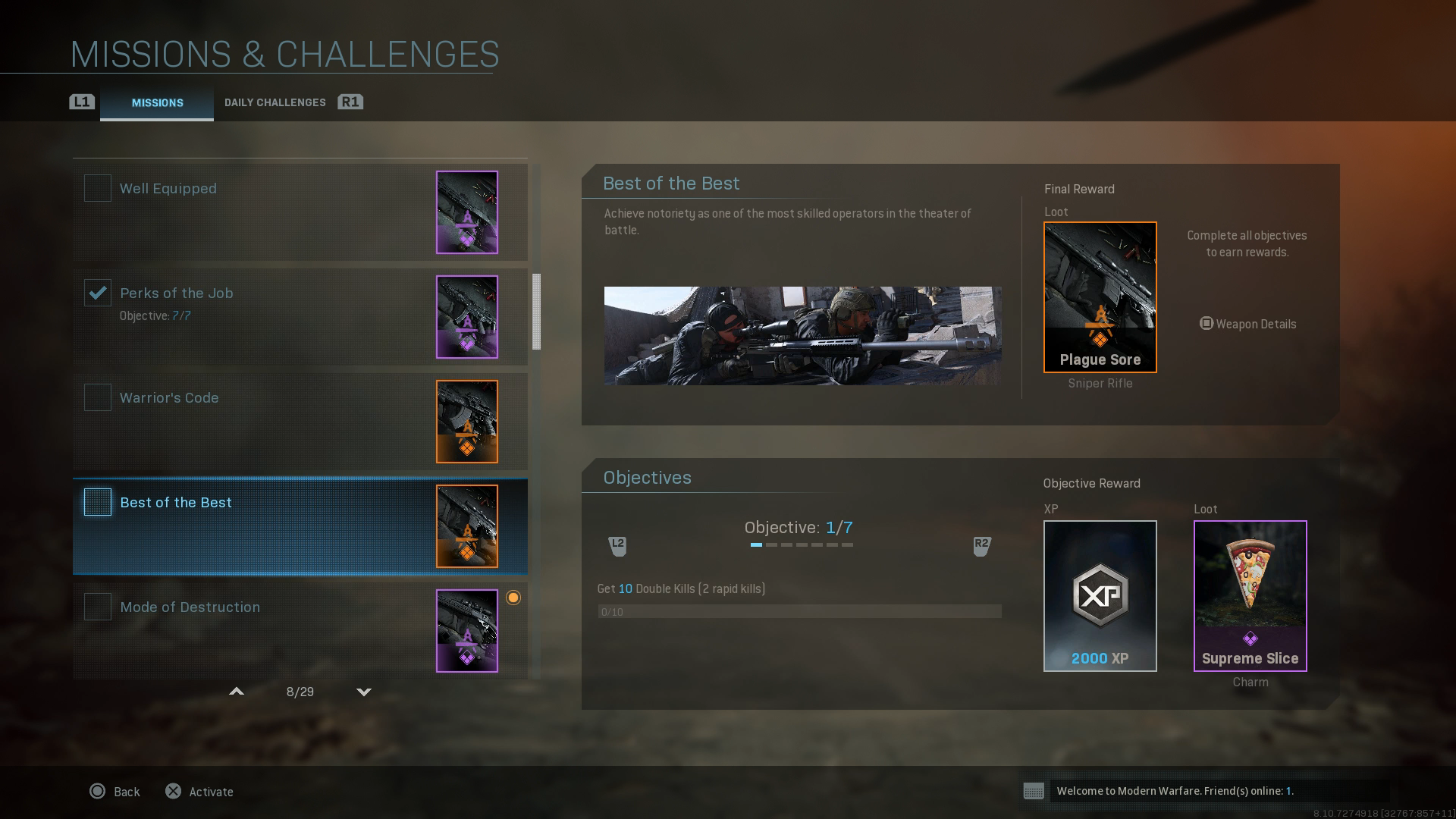
Task: Expand the mission list with the down arrow
Action: pyautogui.click(x=363, y=692)
